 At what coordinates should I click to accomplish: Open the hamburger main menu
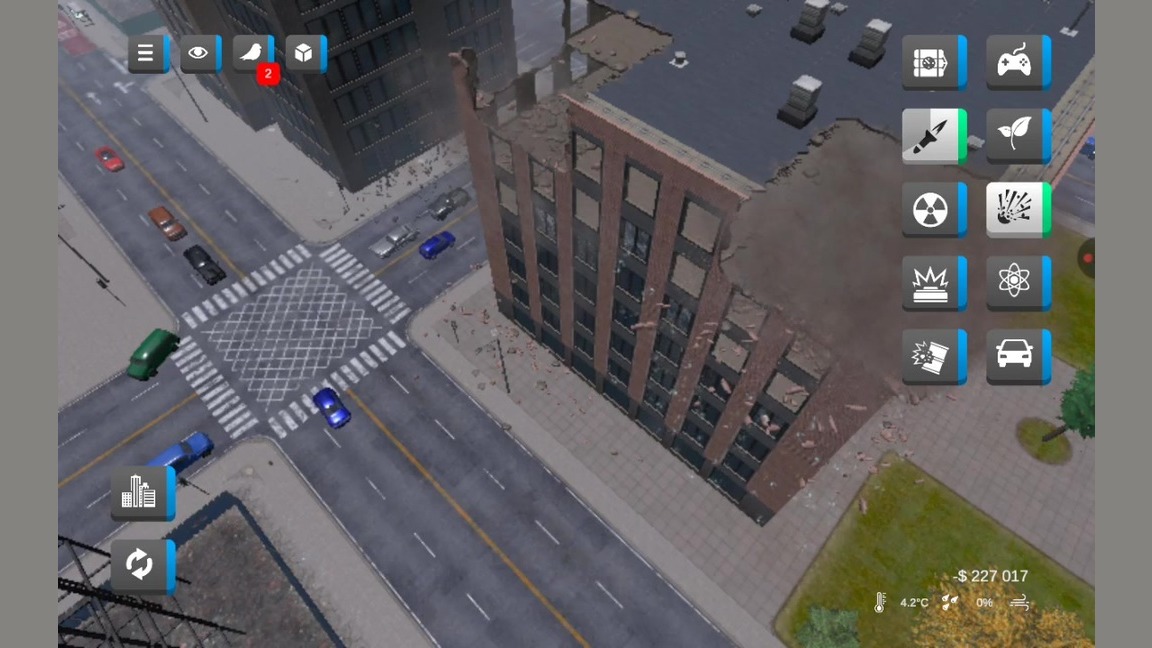146,54
